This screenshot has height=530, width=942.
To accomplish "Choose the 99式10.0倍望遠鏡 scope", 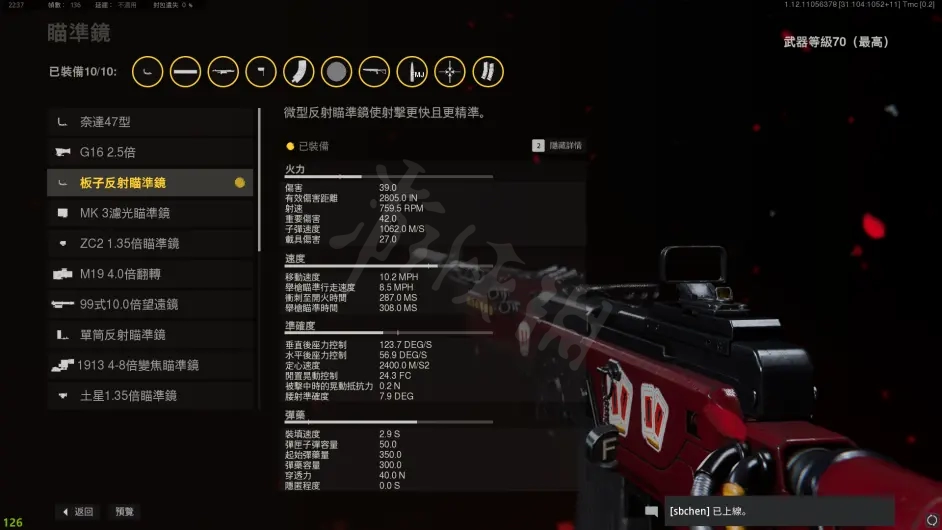I will [150, 304].
